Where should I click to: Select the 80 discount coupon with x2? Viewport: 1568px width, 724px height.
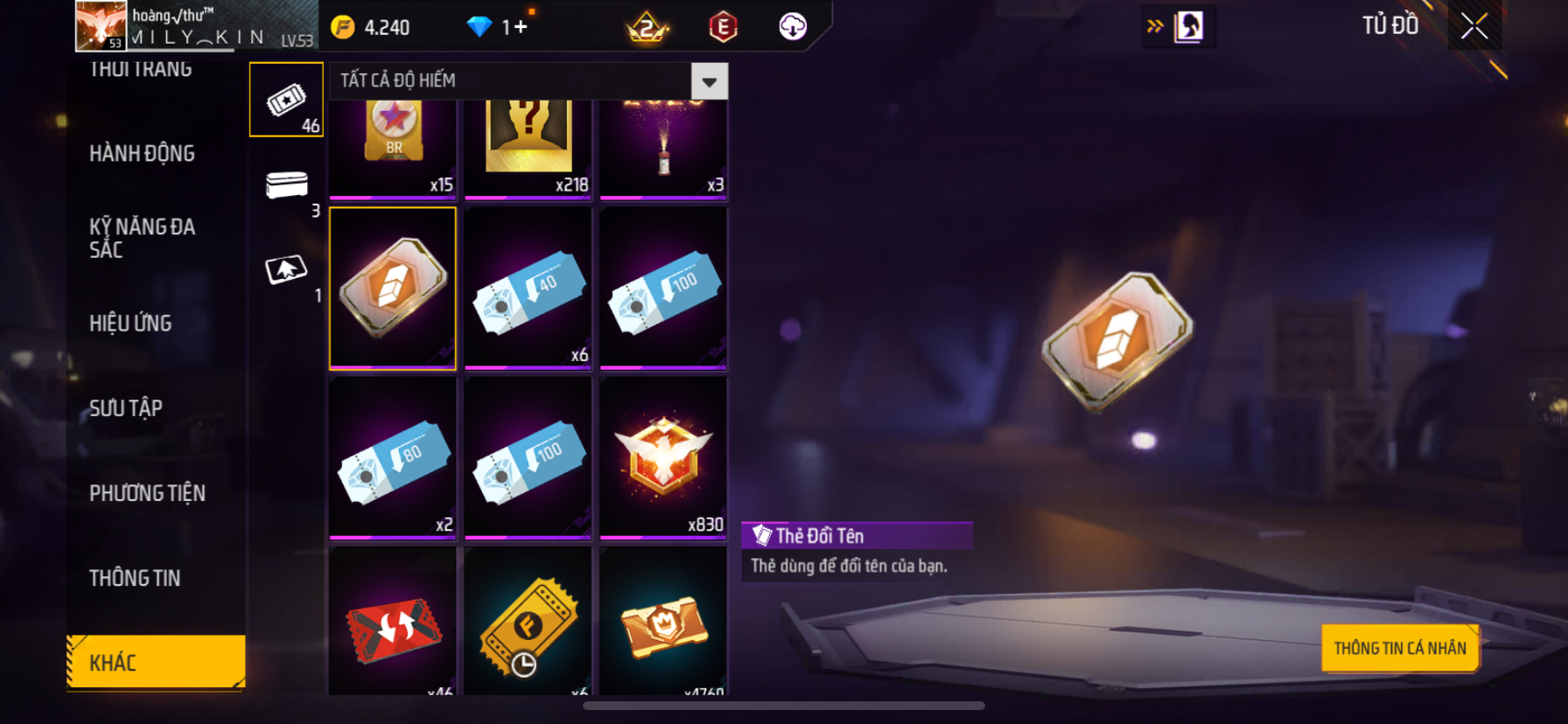(393, 457)
